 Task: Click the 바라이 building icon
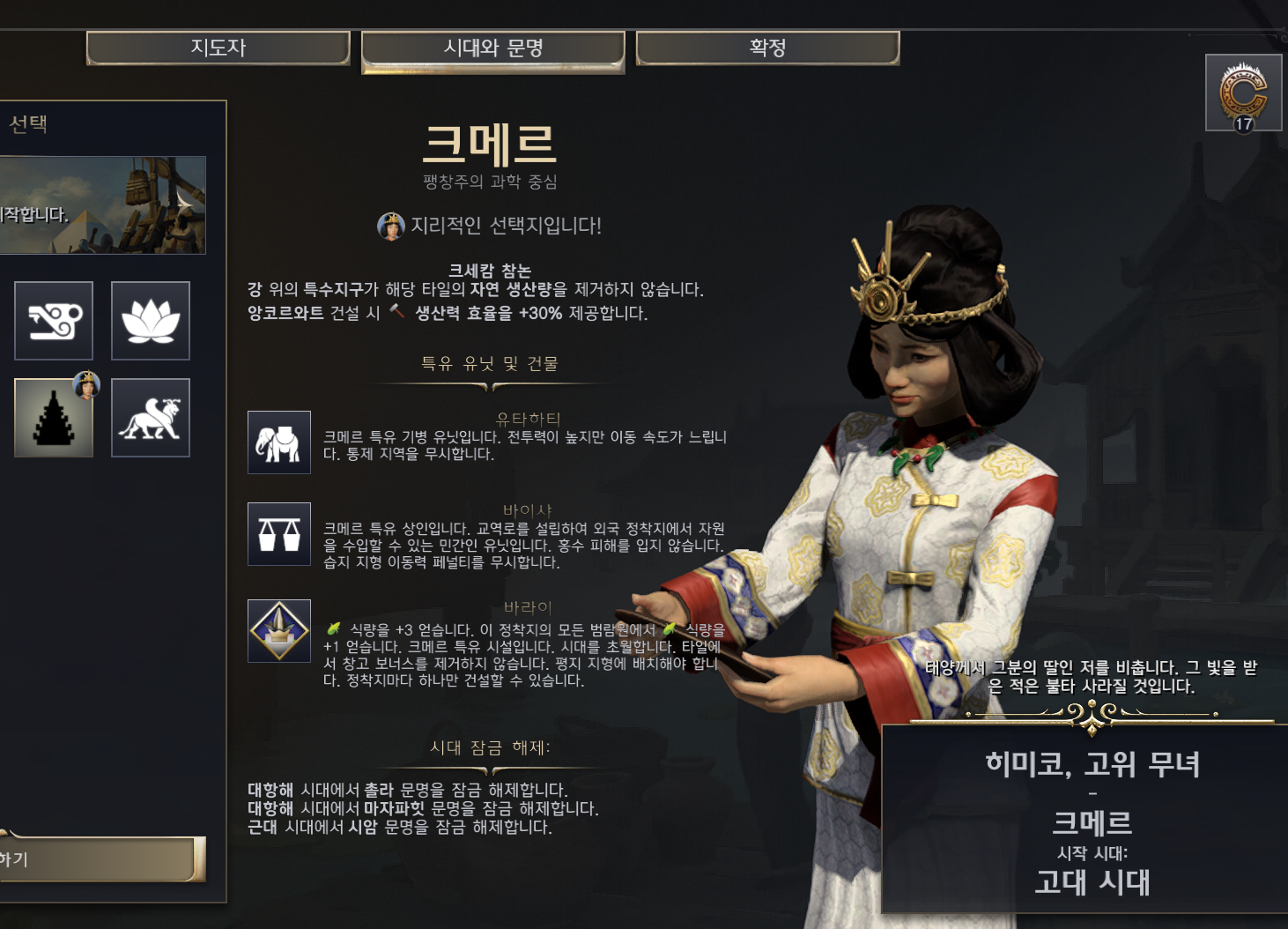[x=279, y=631]
